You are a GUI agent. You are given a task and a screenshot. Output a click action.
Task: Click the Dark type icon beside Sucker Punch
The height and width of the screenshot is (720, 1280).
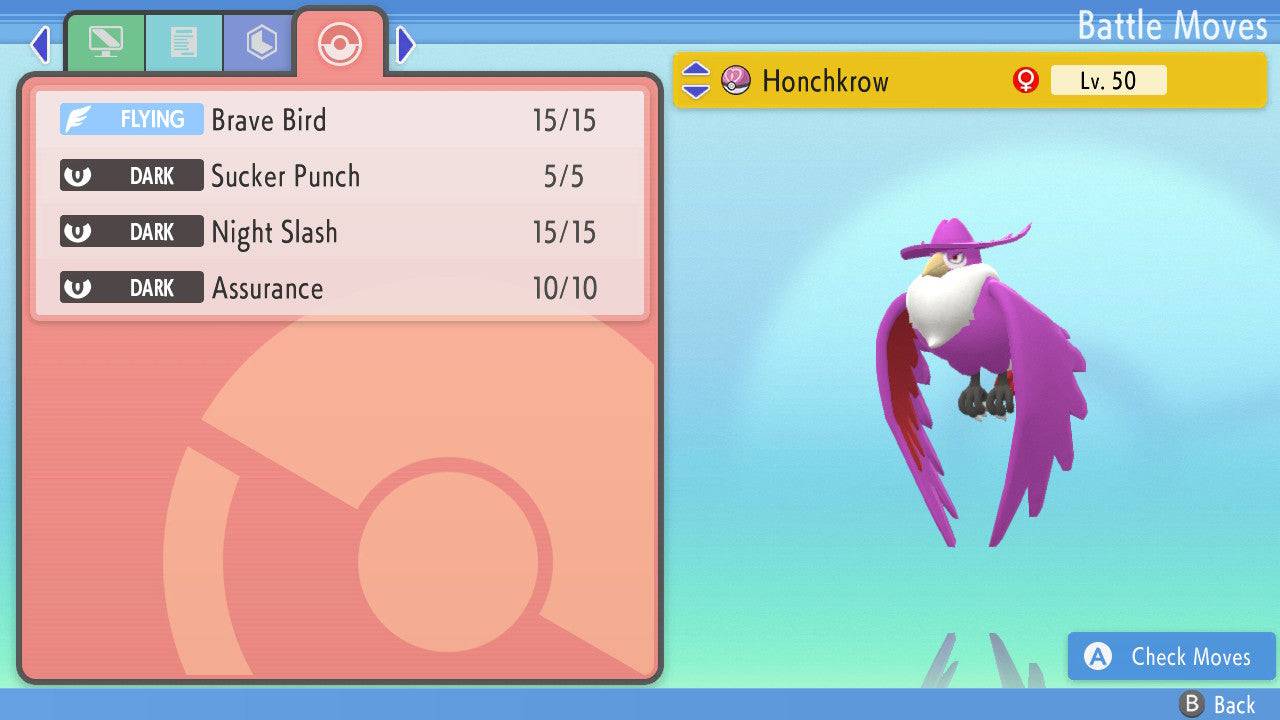[131, 175]
